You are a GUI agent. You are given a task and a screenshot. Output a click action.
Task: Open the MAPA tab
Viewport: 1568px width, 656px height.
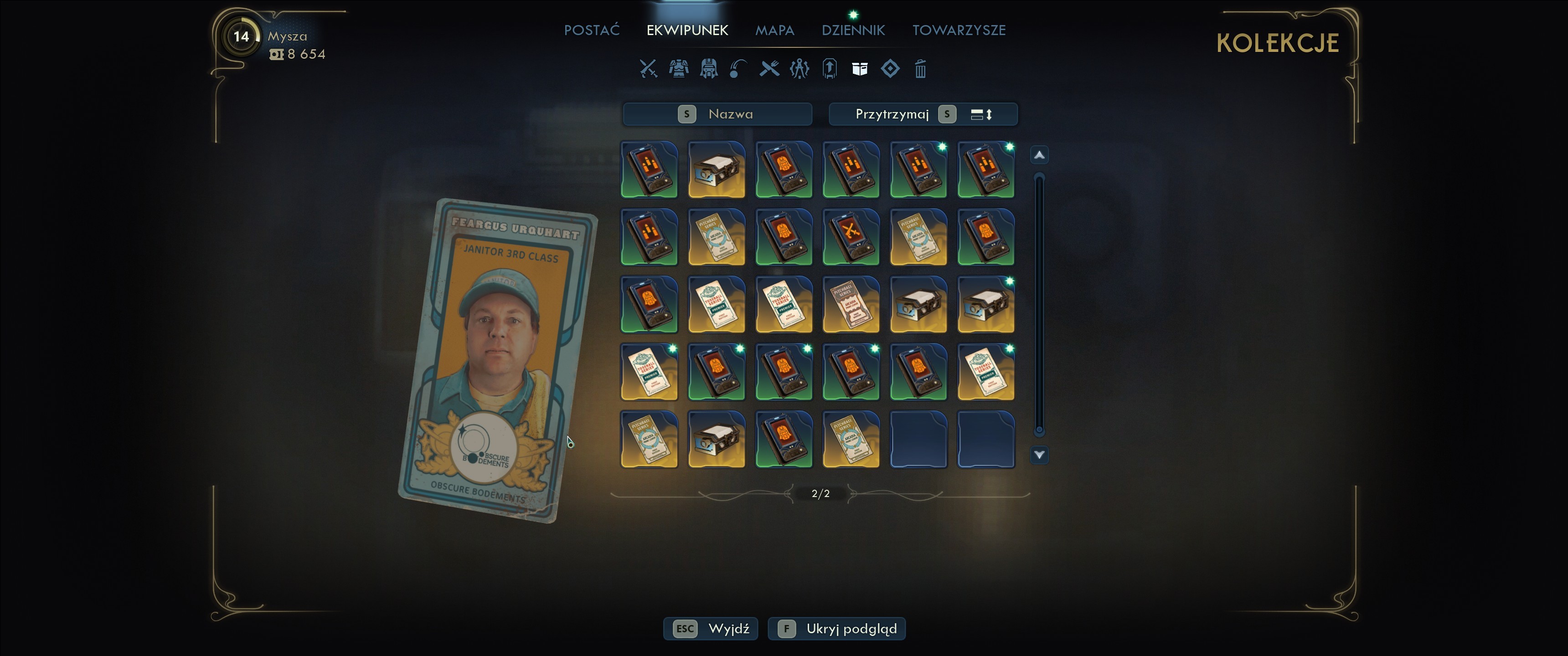774,30
